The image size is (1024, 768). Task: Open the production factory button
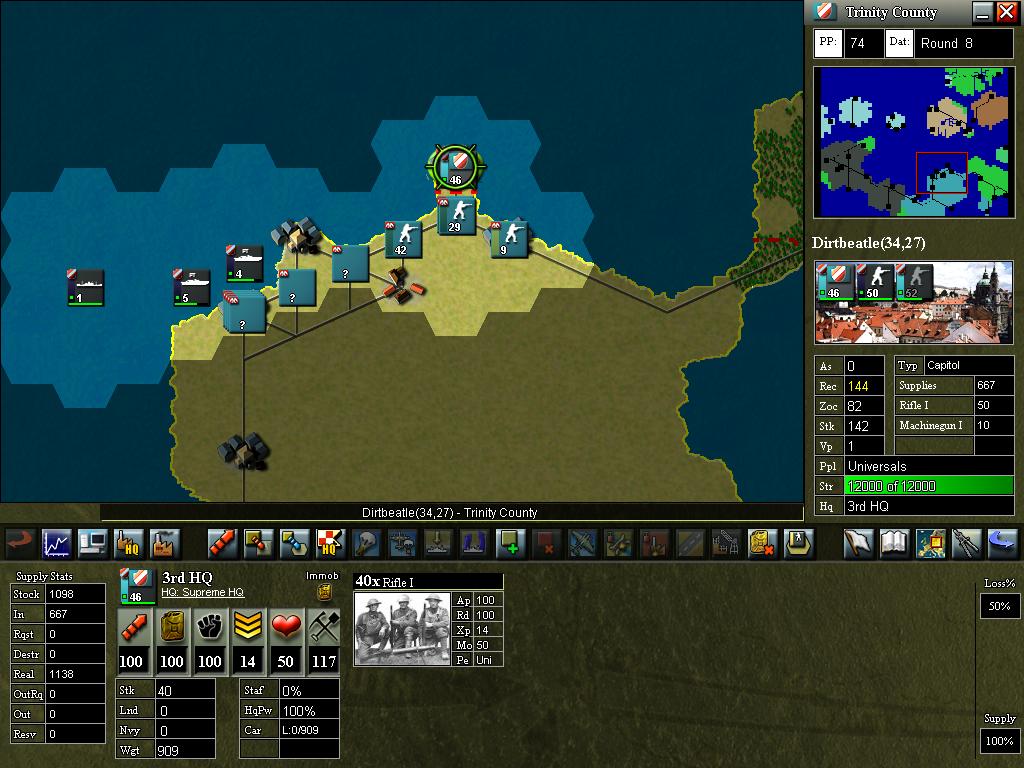(164, 543)
